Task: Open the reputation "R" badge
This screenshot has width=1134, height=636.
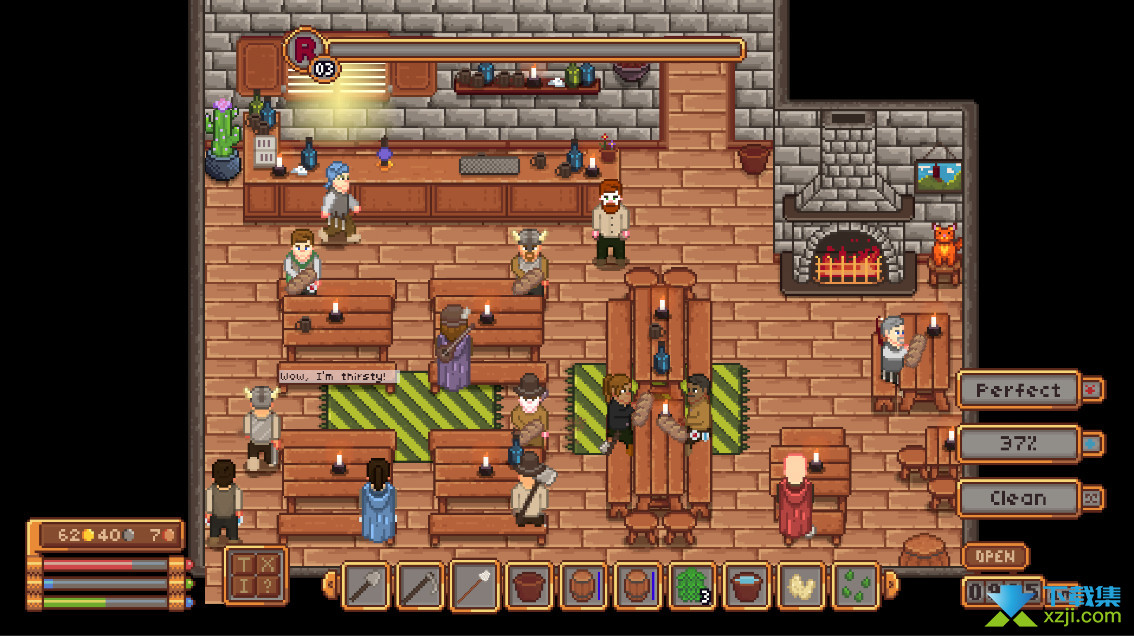Action: coord(305,49)
